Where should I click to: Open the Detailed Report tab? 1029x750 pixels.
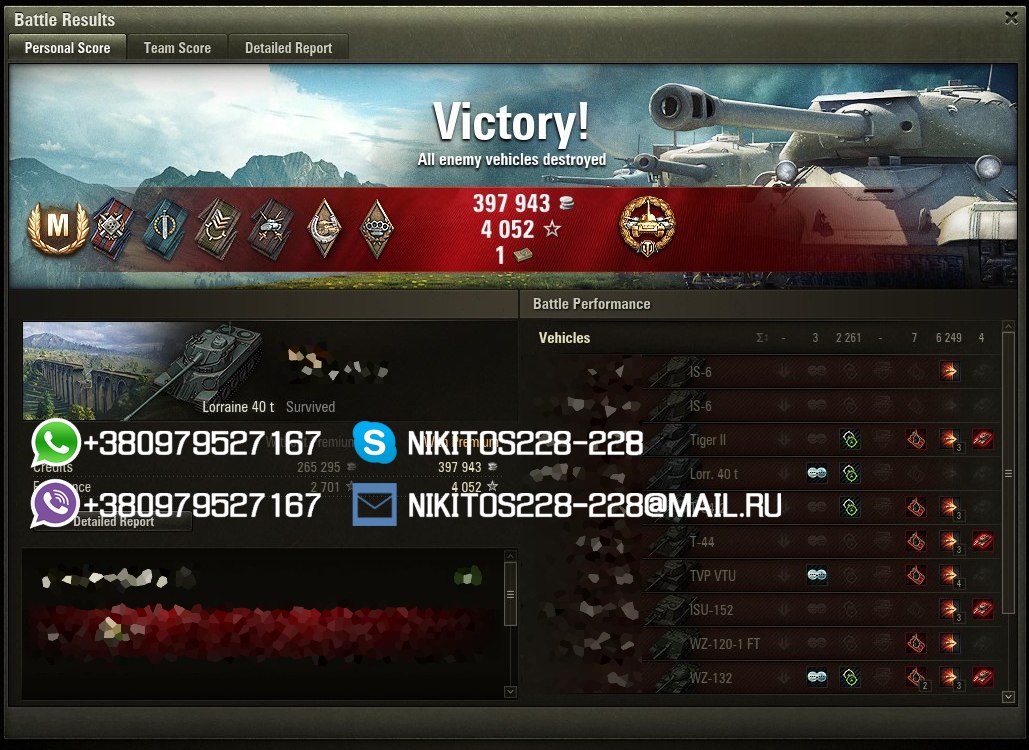pyautogui.click(x=288, y=47)
